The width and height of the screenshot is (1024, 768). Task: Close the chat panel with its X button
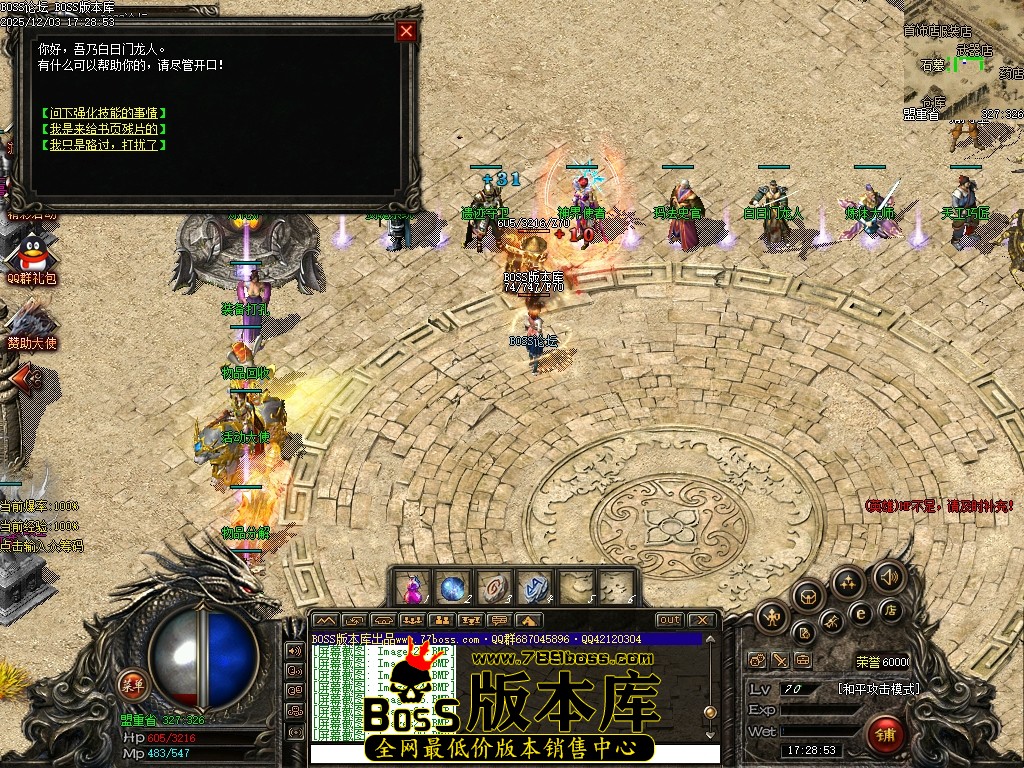click(702, 620)
